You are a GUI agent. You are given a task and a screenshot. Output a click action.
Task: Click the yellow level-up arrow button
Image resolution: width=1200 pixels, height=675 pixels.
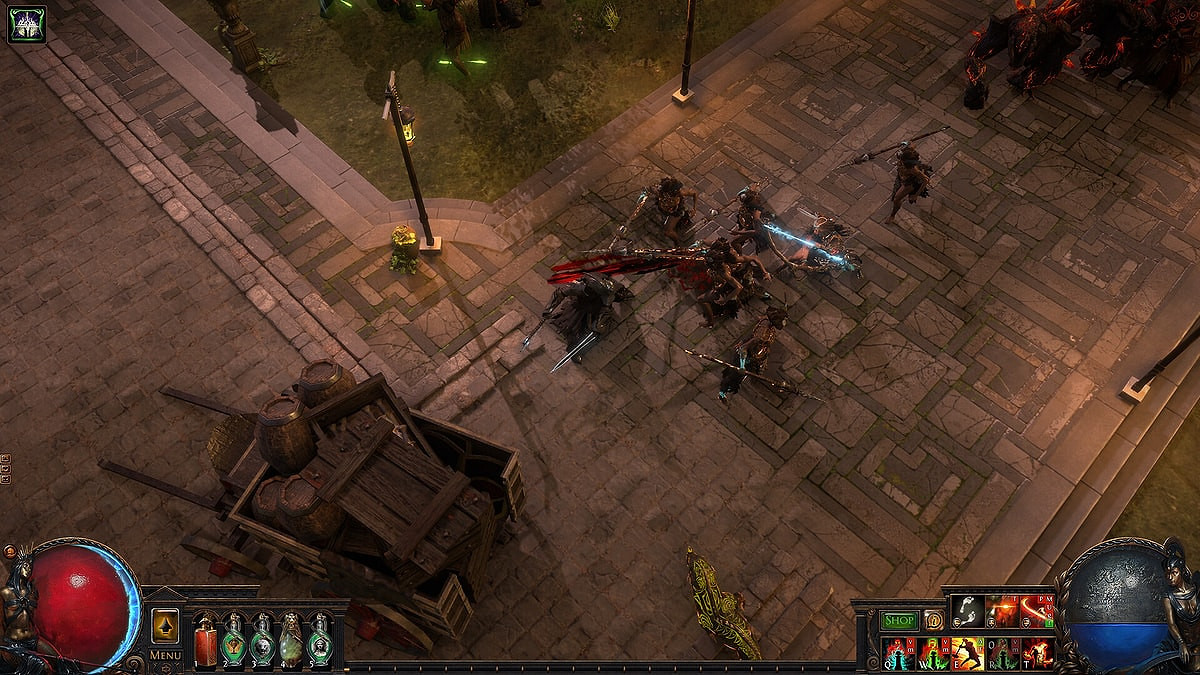165,626
